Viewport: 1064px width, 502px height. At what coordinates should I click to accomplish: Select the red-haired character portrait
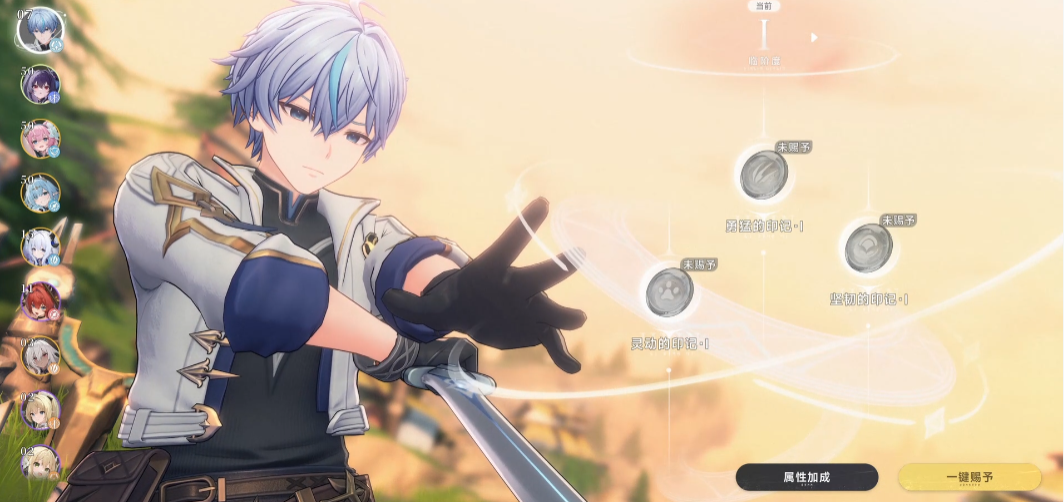(x=40, y=300)
